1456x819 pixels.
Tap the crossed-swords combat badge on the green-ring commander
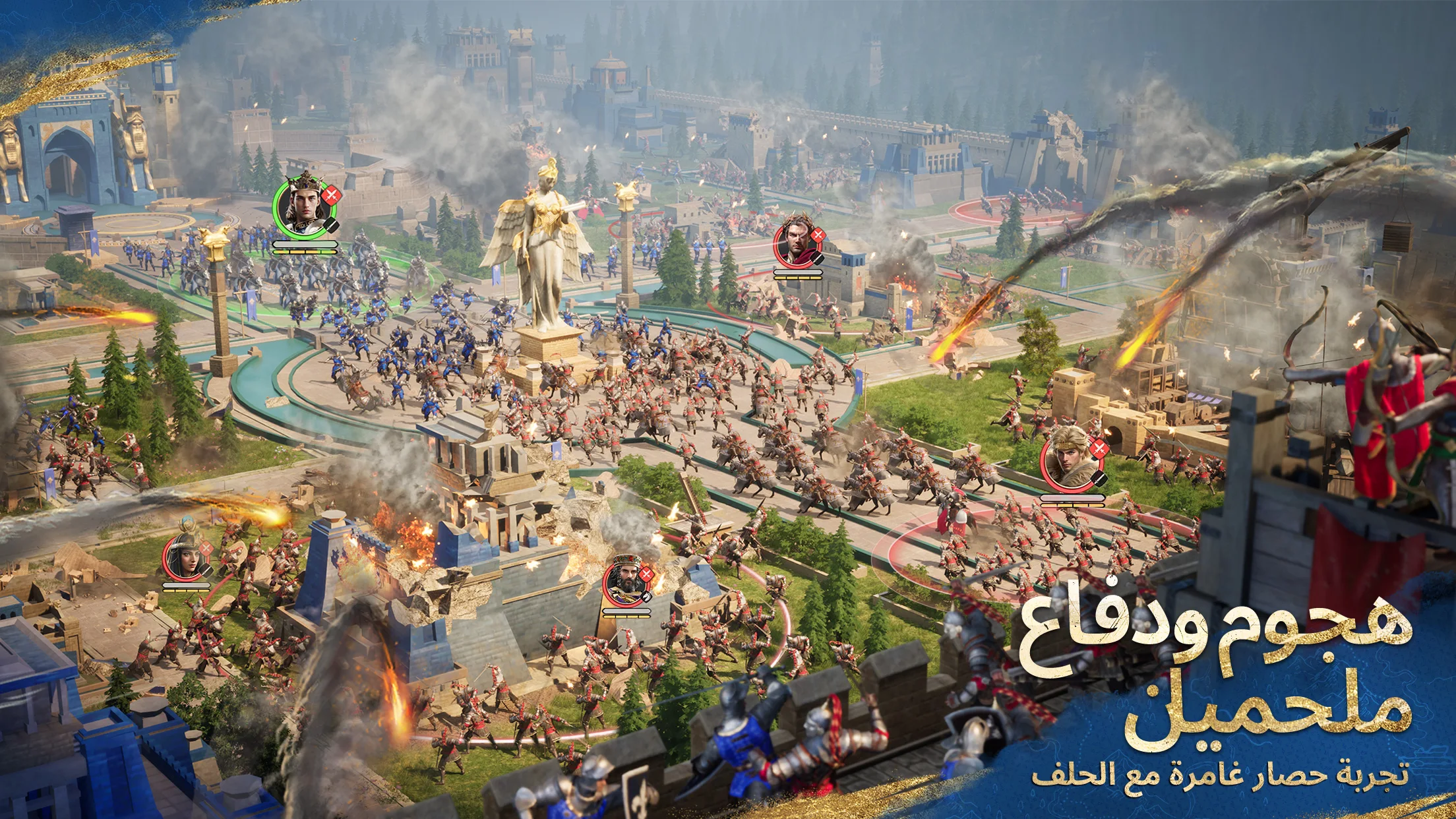[332, 195]
